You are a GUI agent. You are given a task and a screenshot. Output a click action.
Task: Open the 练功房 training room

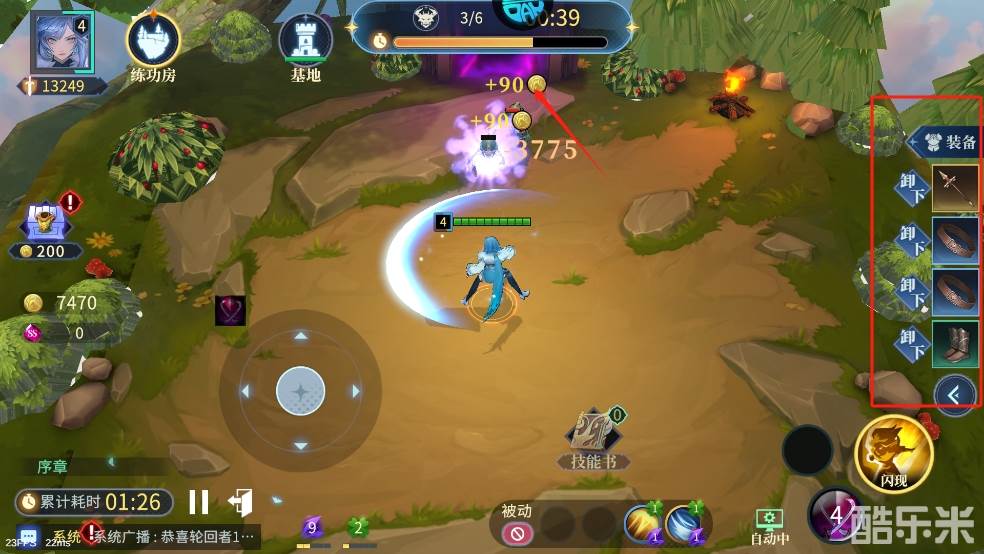click(x=152, y=42)
